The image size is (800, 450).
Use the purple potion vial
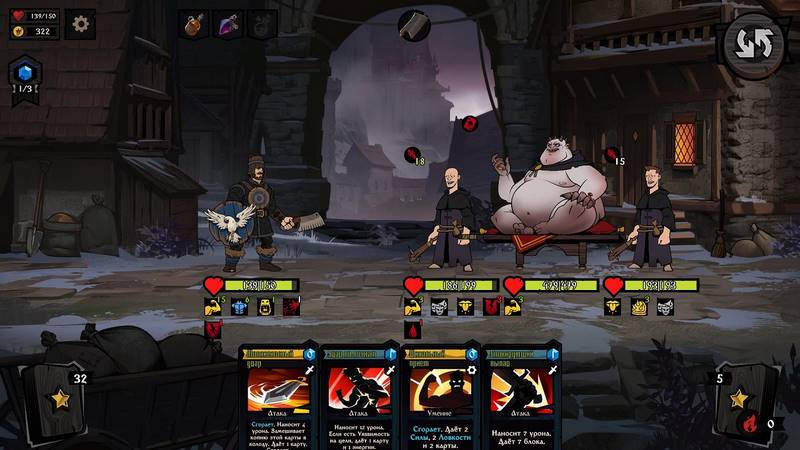click(x=228, y=25)
